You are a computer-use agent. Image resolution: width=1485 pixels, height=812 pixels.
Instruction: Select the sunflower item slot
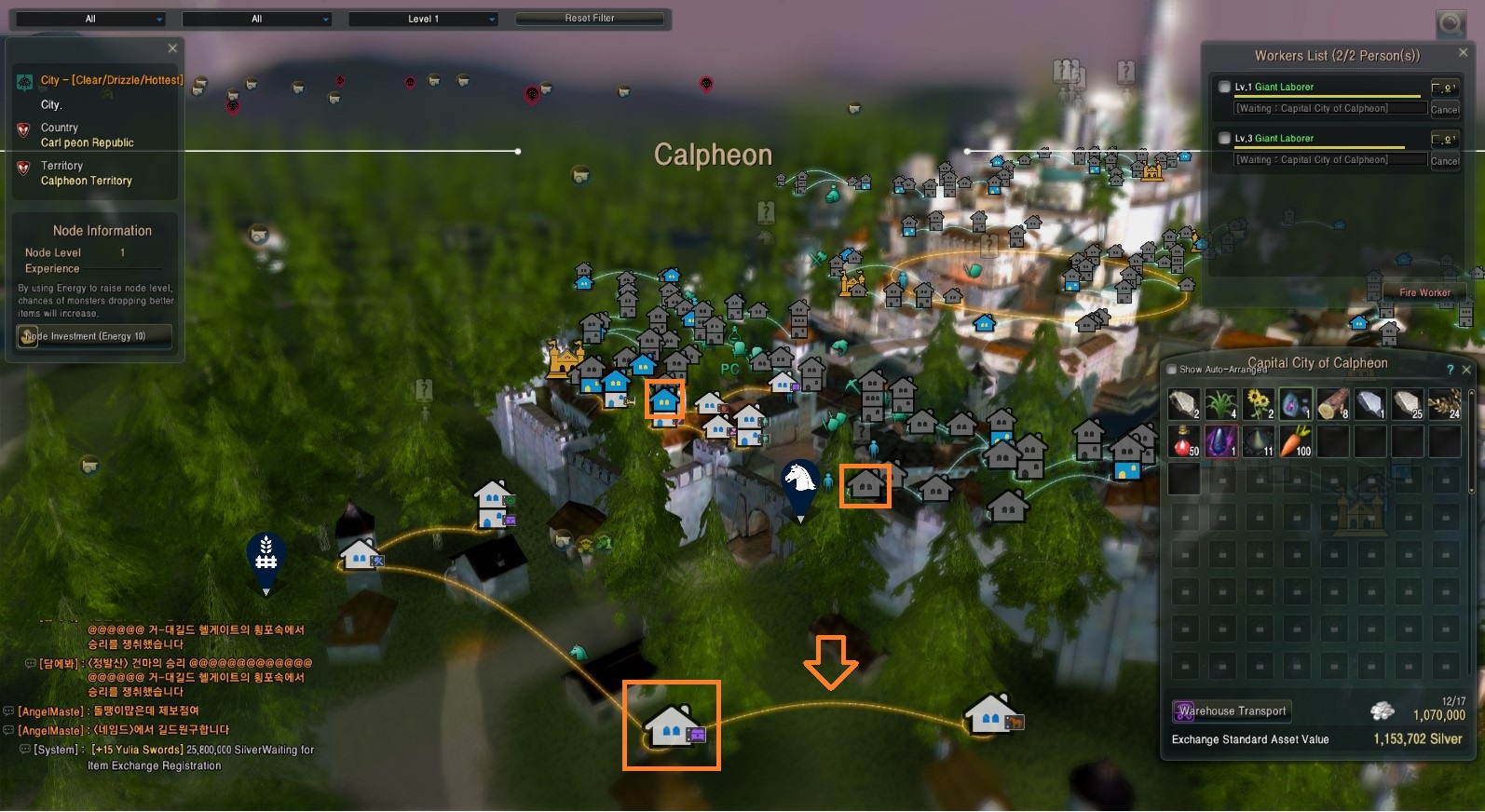pyautogui.click(x=1259, y=404)
